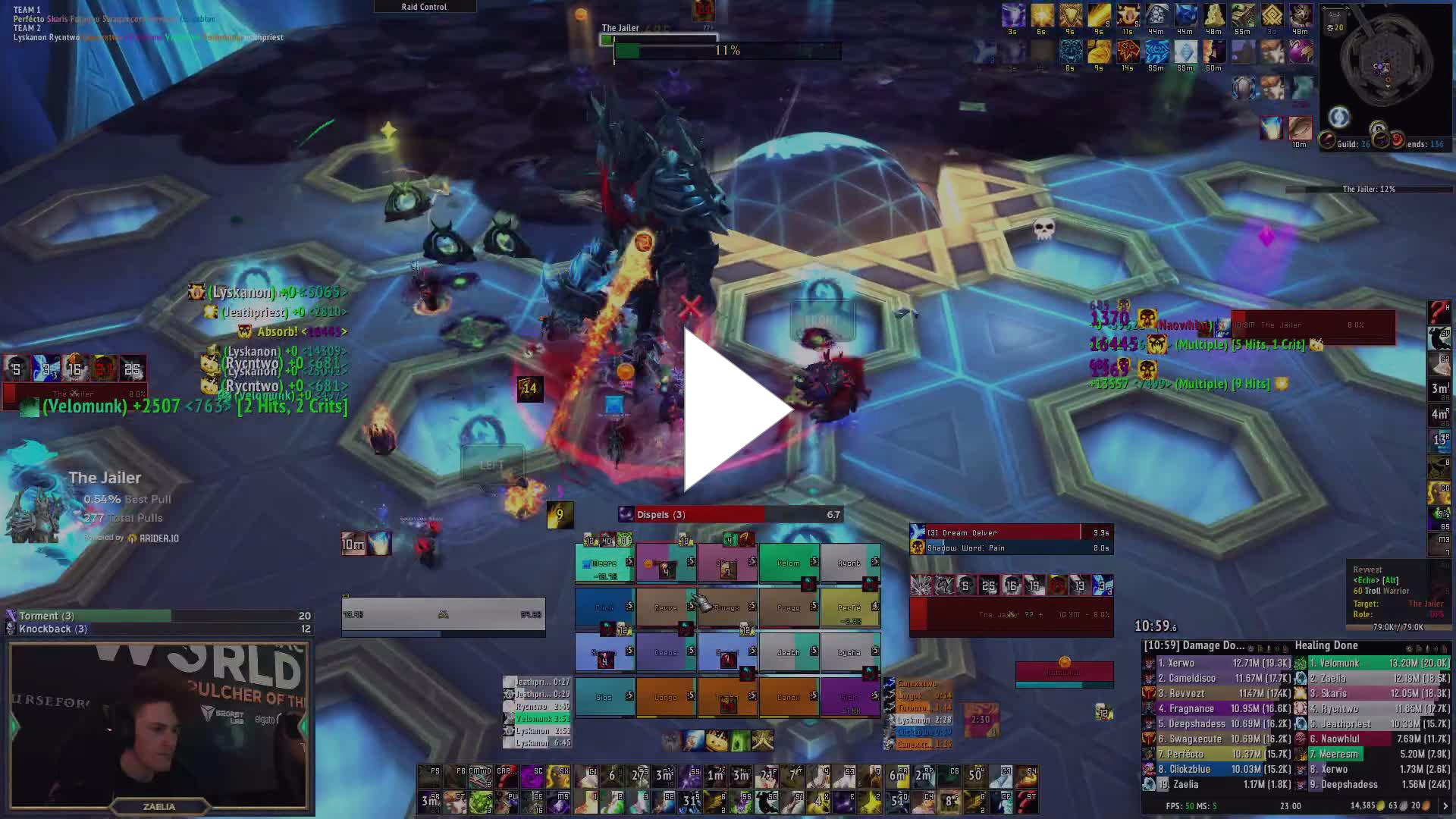Choose the Sigs raid frame

click(604, 697)
